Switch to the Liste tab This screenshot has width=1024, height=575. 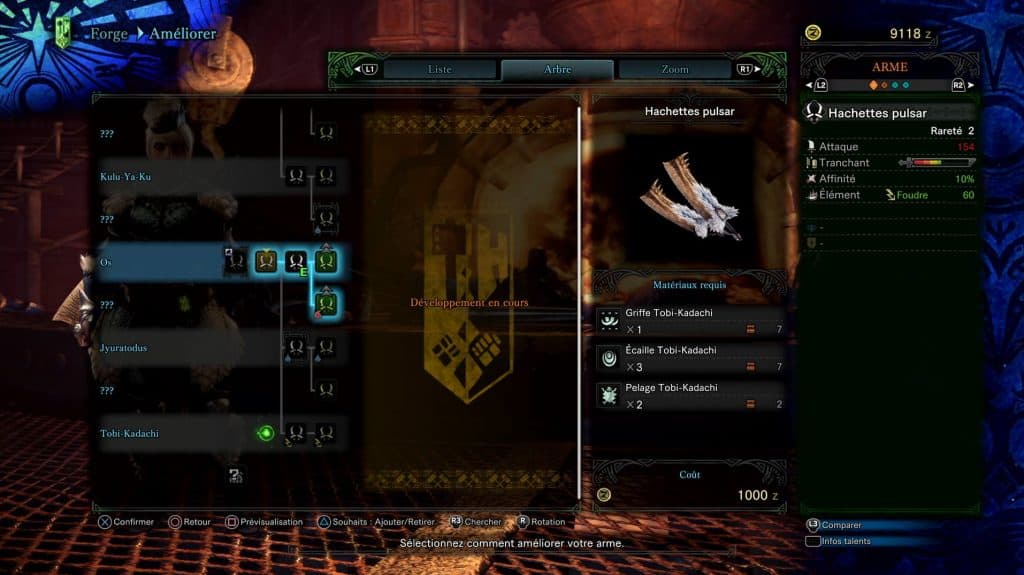(x=439, y=69)
